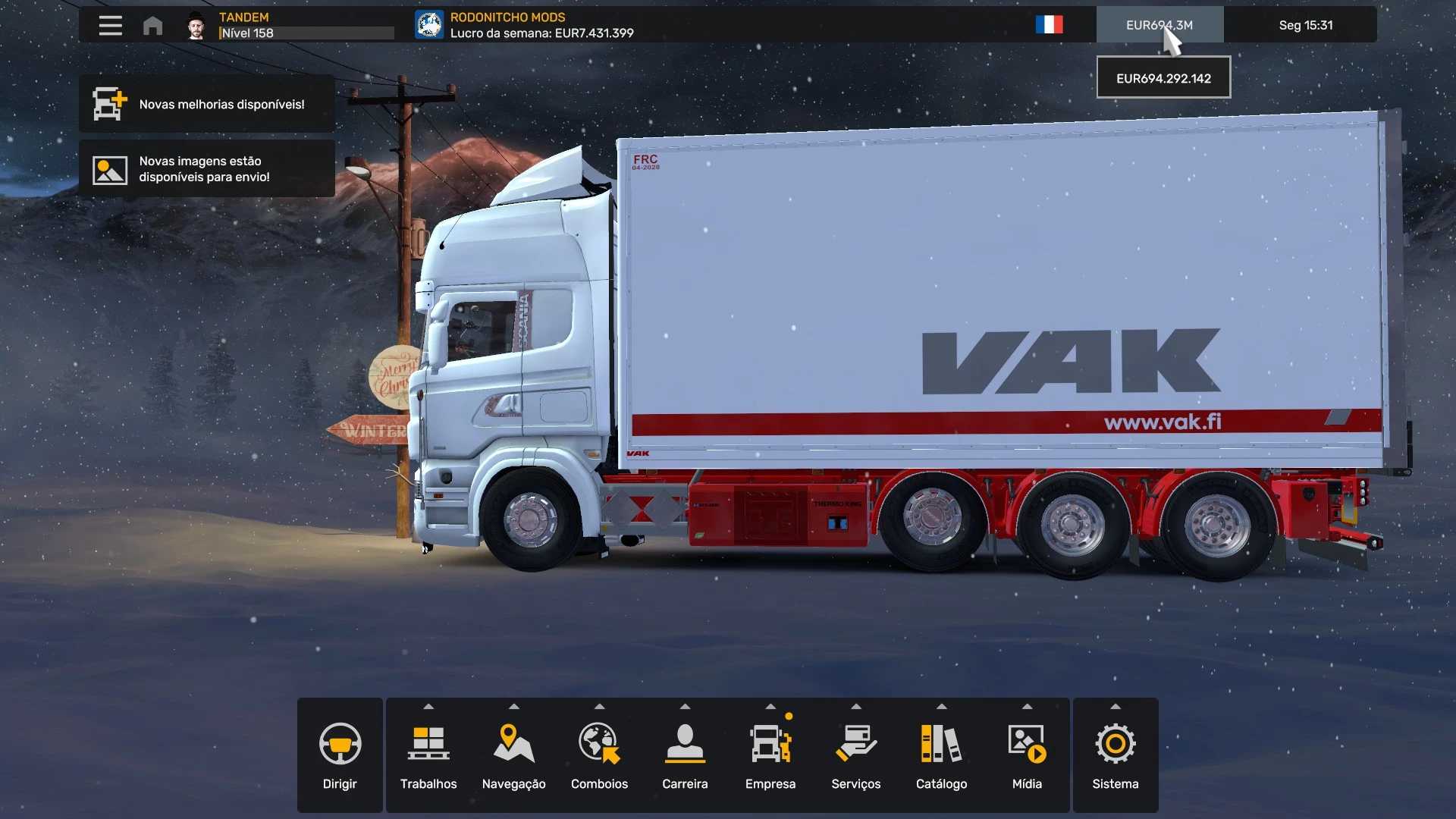1456x819 pixels.
Task: Open the Empresa company menu
Action: pyautogui.click(x=770, y=755)
